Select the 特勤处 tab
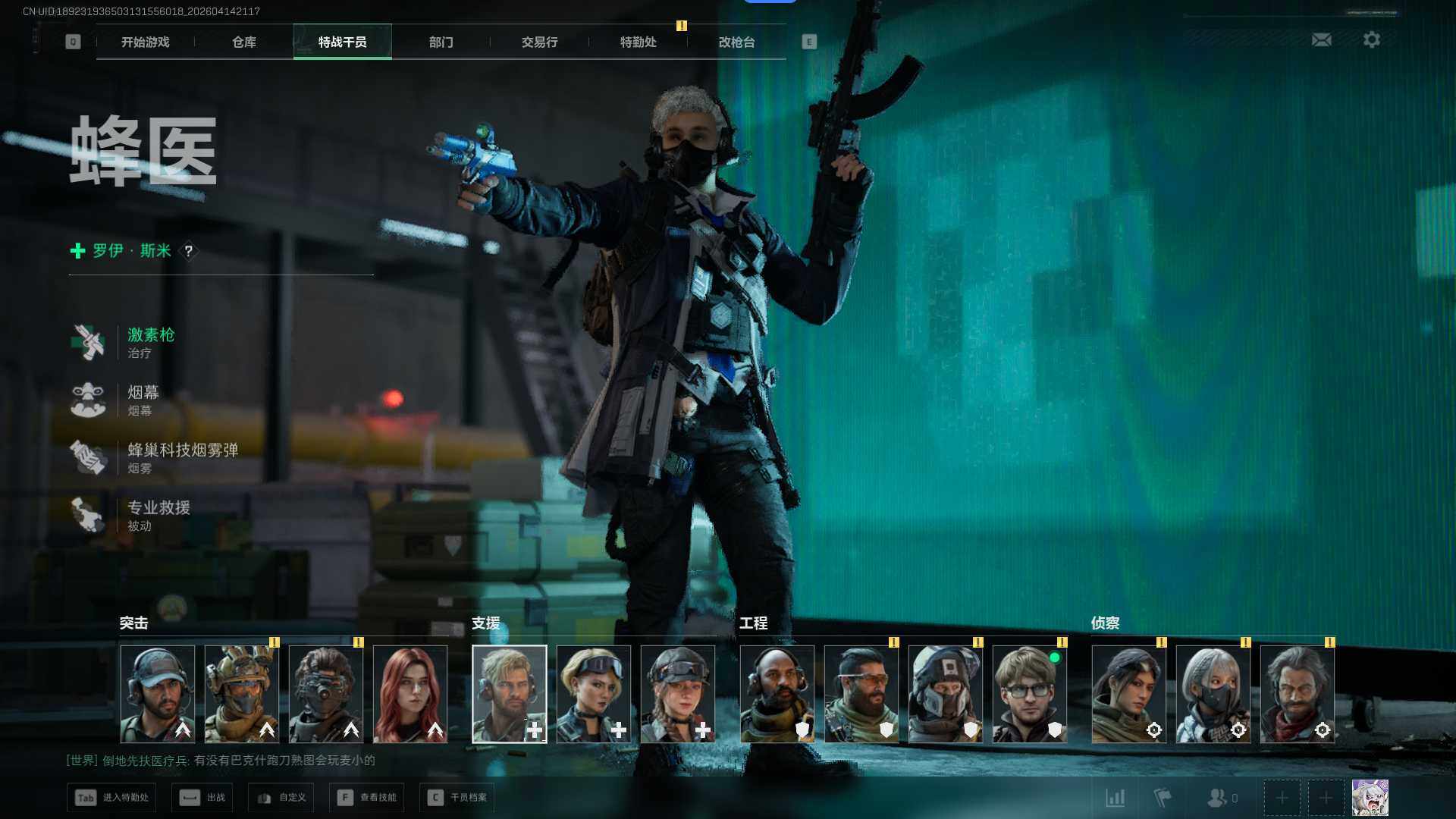 [638, 42]
